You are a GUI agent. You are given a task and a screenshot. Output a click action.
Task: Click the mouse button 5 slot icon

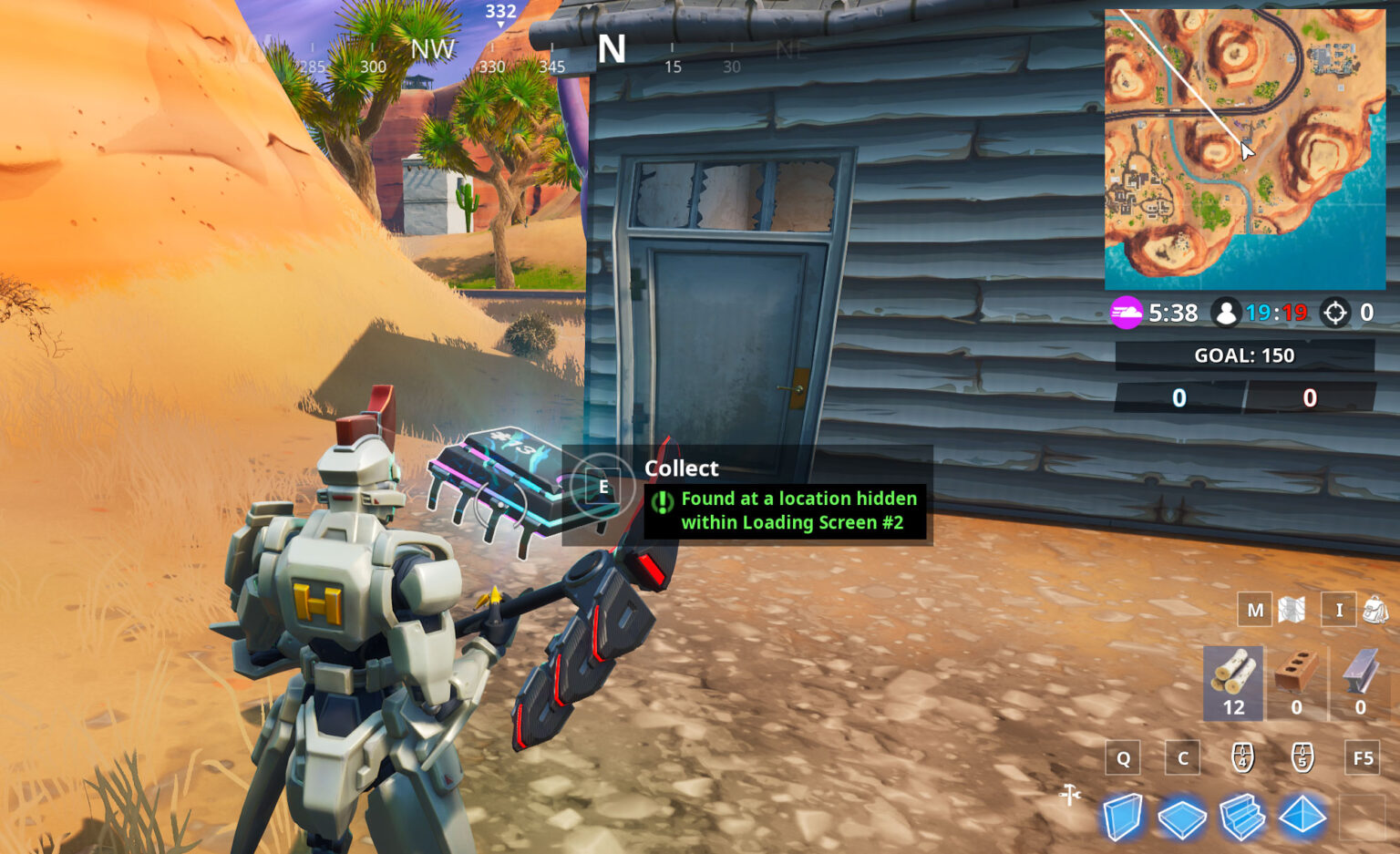tap(1303, 757)
